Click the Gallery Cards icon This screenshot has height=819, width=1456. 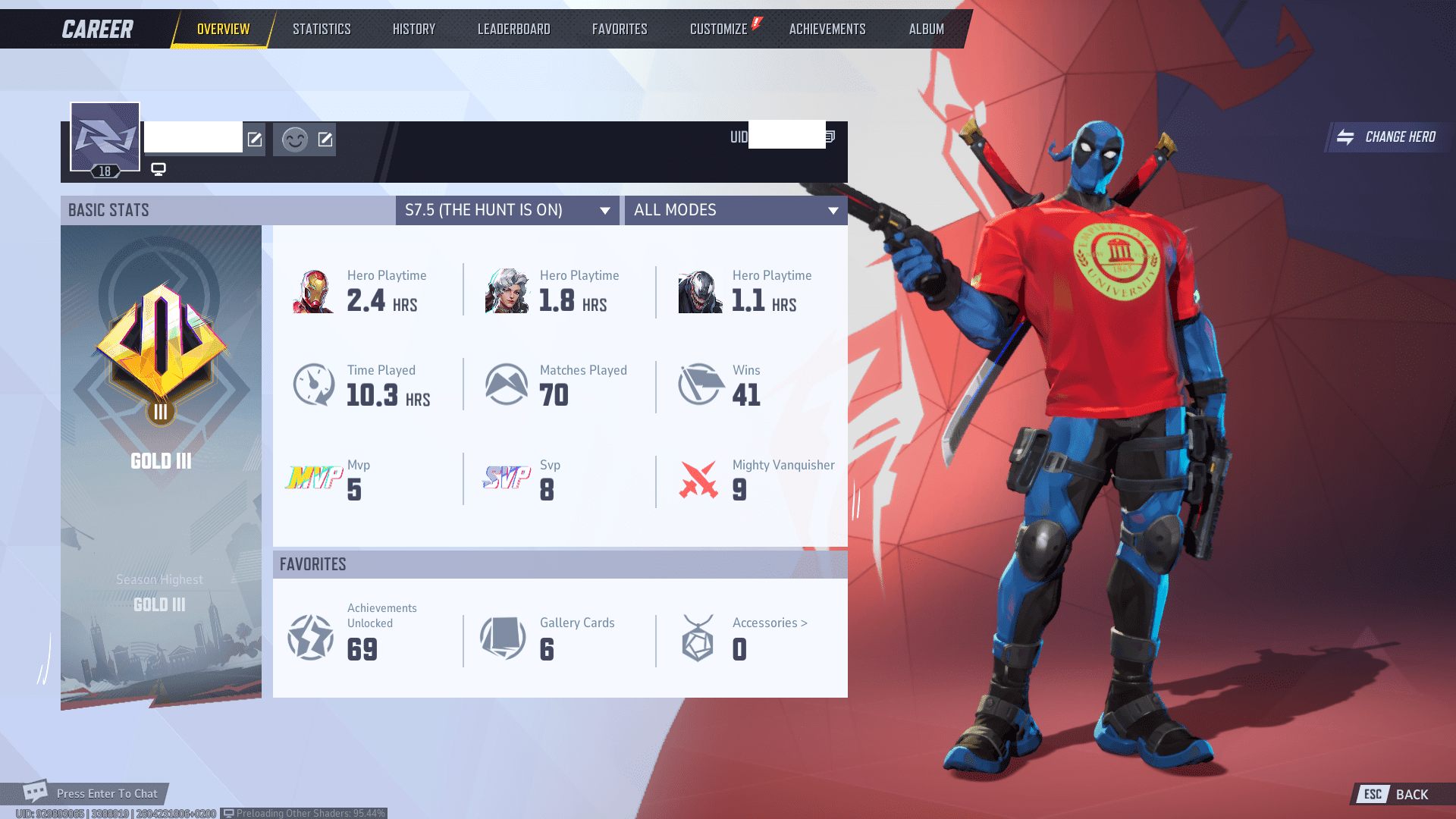pos(503,638)
